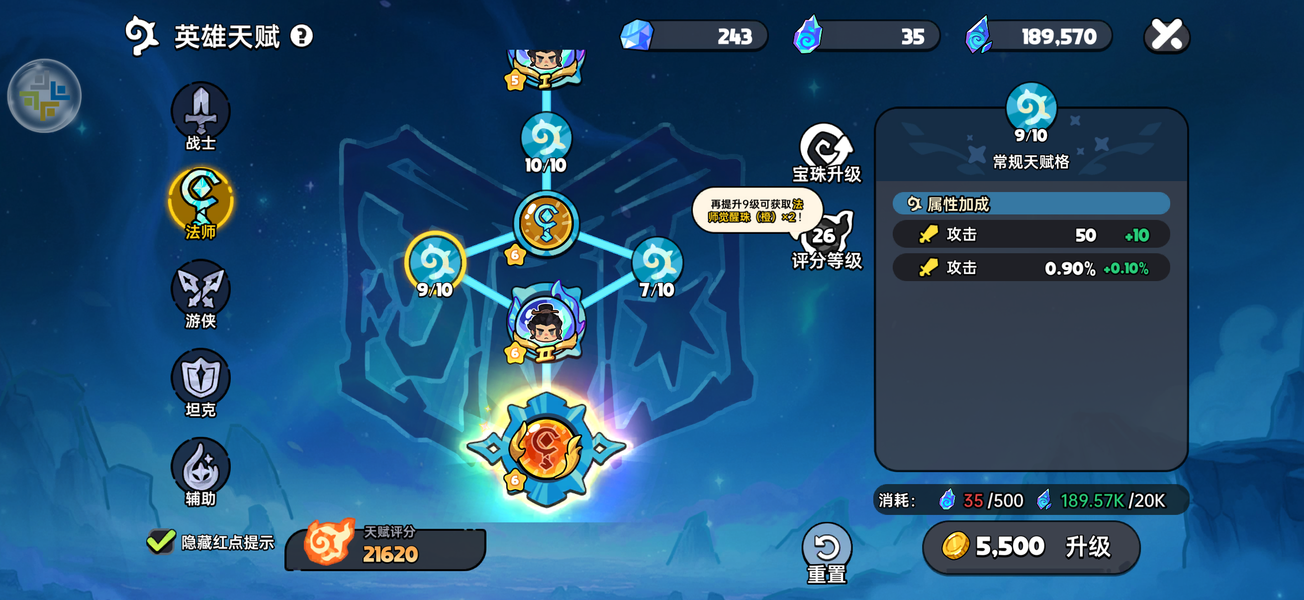Viewport: 1304px width, 600px height.
Task: Open the hero talent help tooltip
Action: point(301,36)
